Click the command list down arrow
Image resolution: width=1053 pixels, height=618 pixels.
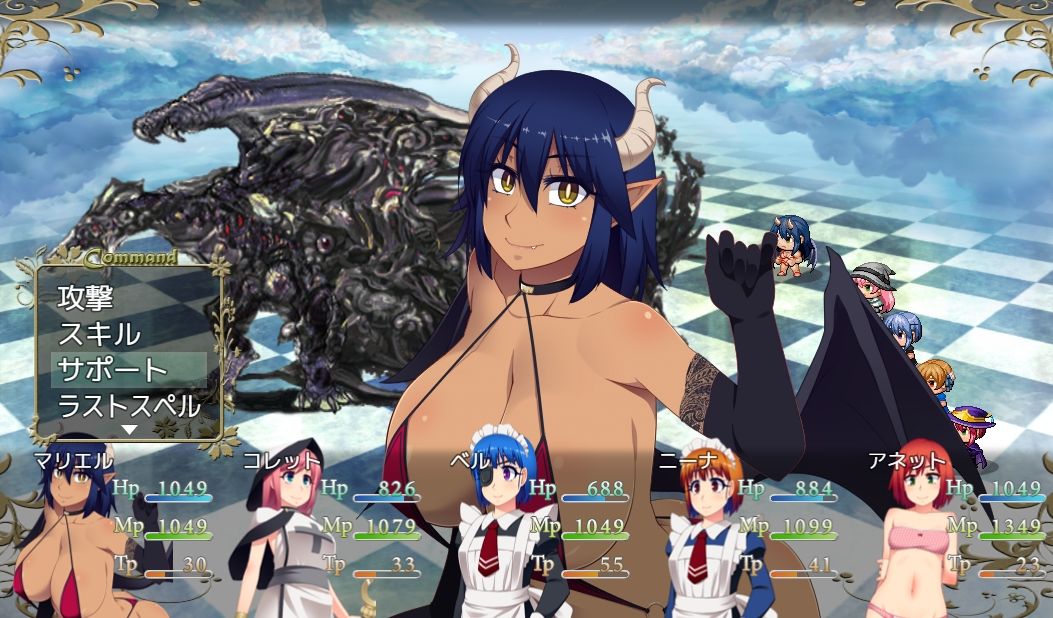(x=129, y=429)
